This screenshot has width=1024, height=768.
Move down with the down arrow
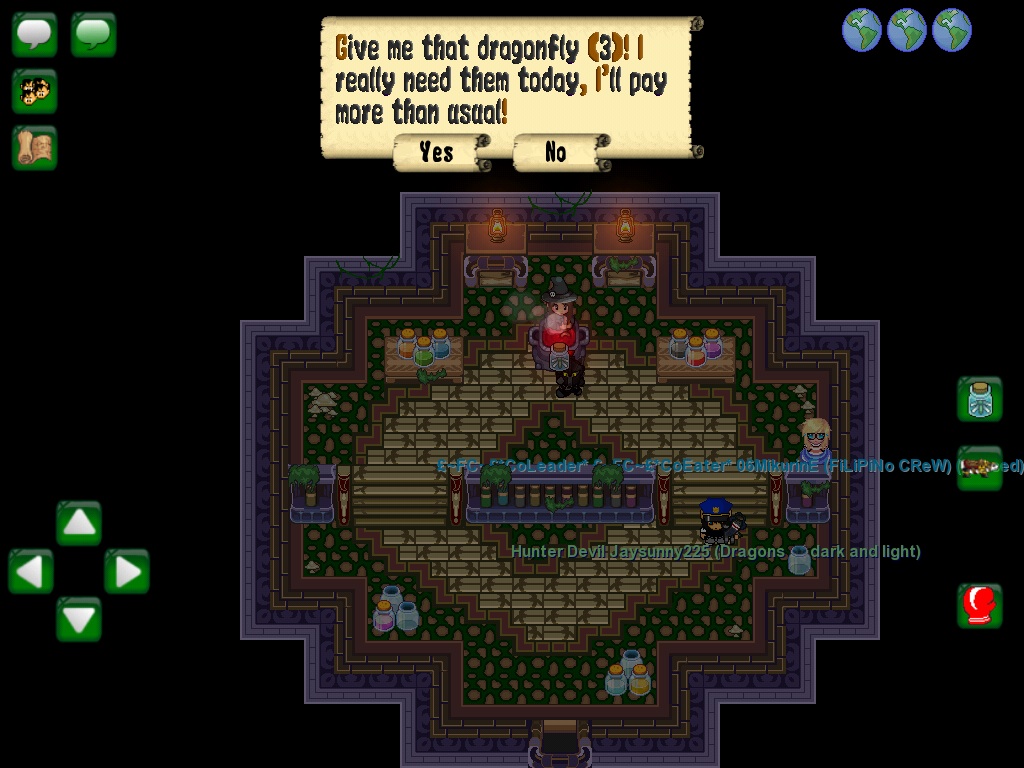(79, 619)
